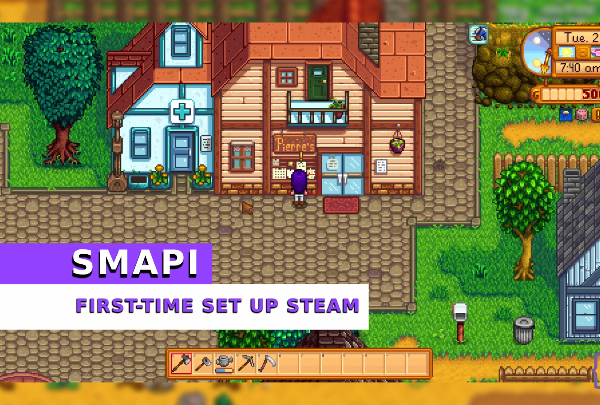Select the hoe in the hotbar
Viewport: 600px width, 405px height.
(204, 364)
